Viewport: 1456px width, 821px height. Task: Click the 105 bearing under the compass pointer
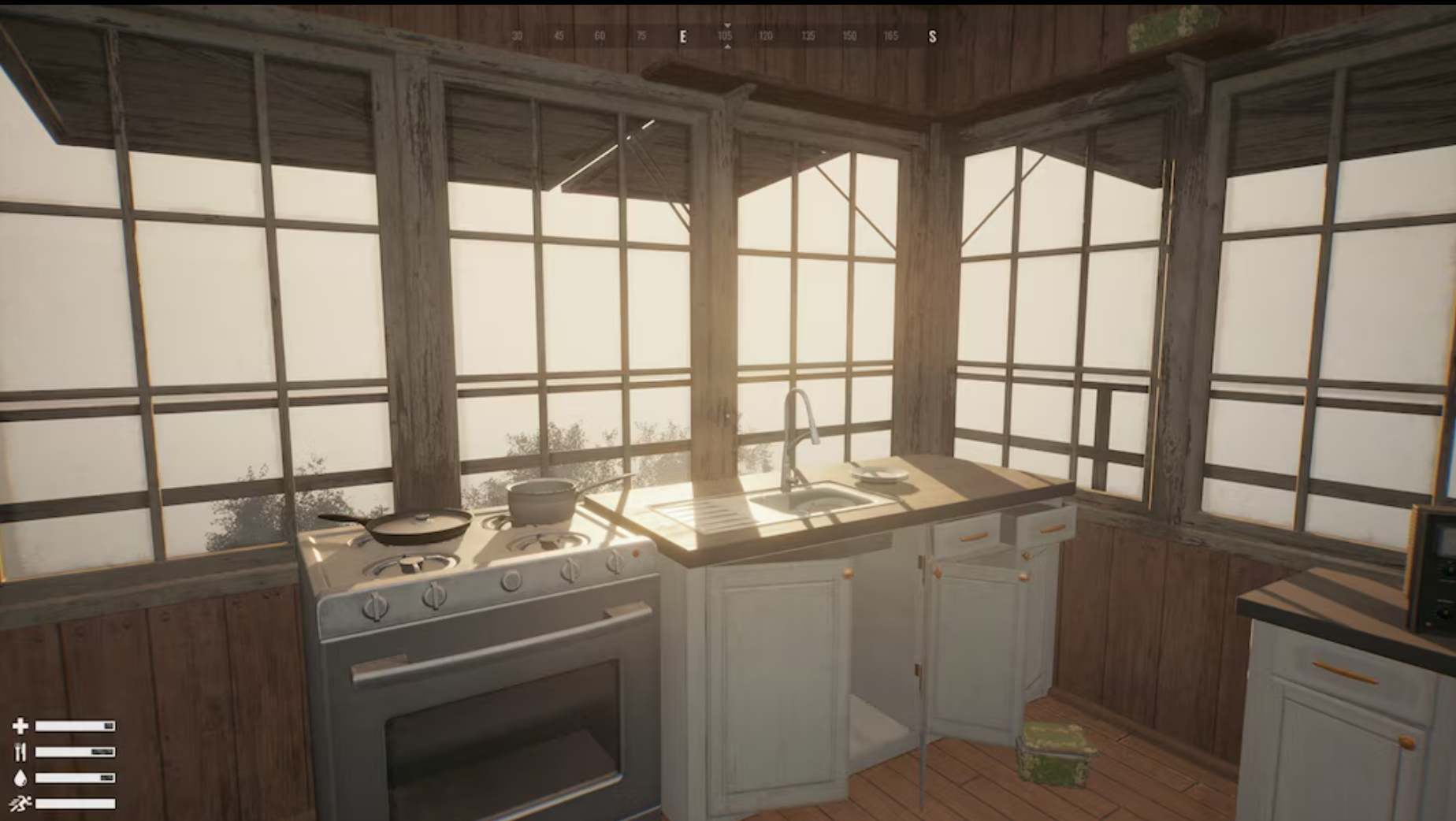click(x=726, y=35)
